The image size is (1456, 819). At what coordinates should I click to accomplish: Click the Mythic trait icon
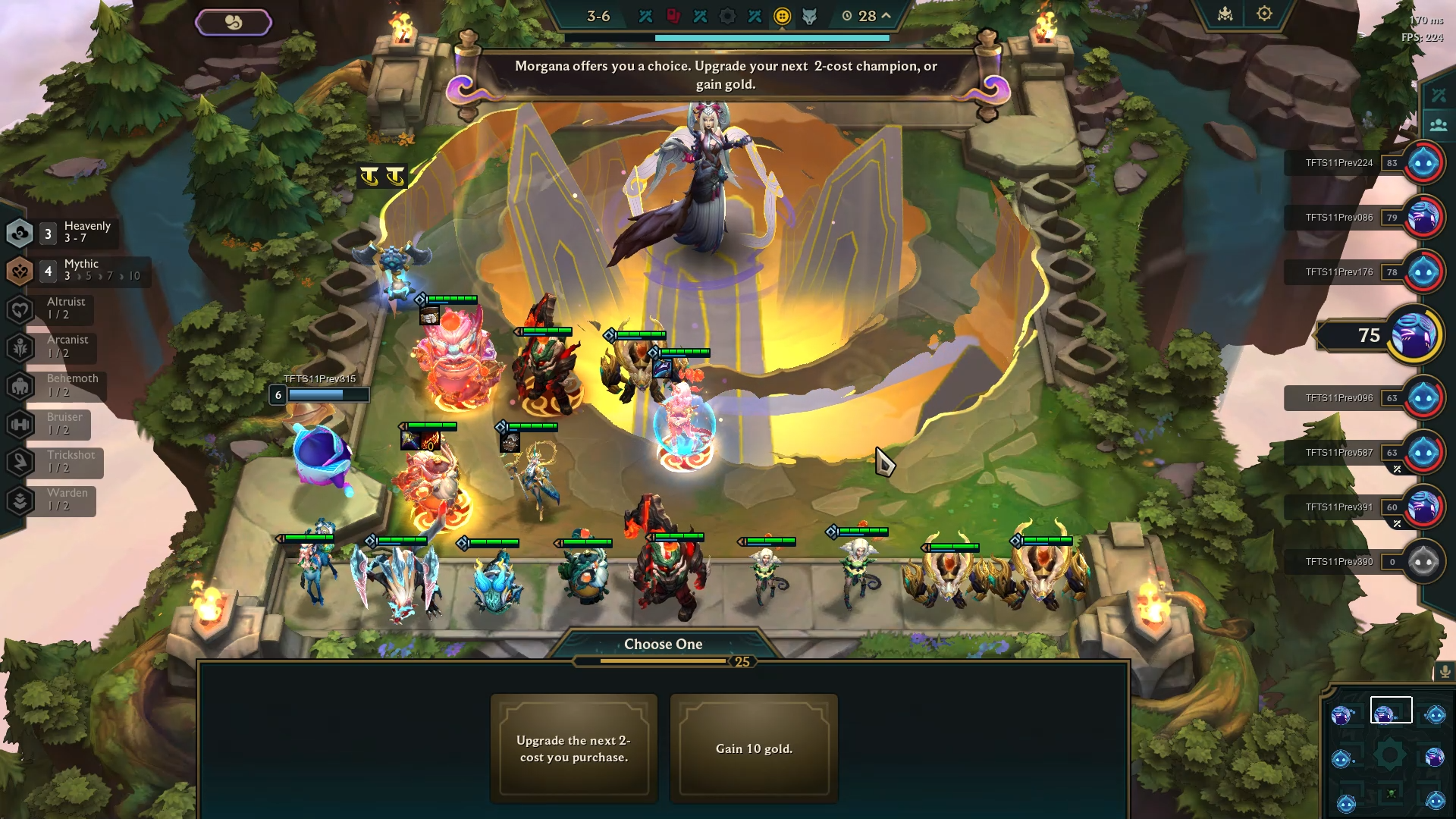tap(20, 270)
